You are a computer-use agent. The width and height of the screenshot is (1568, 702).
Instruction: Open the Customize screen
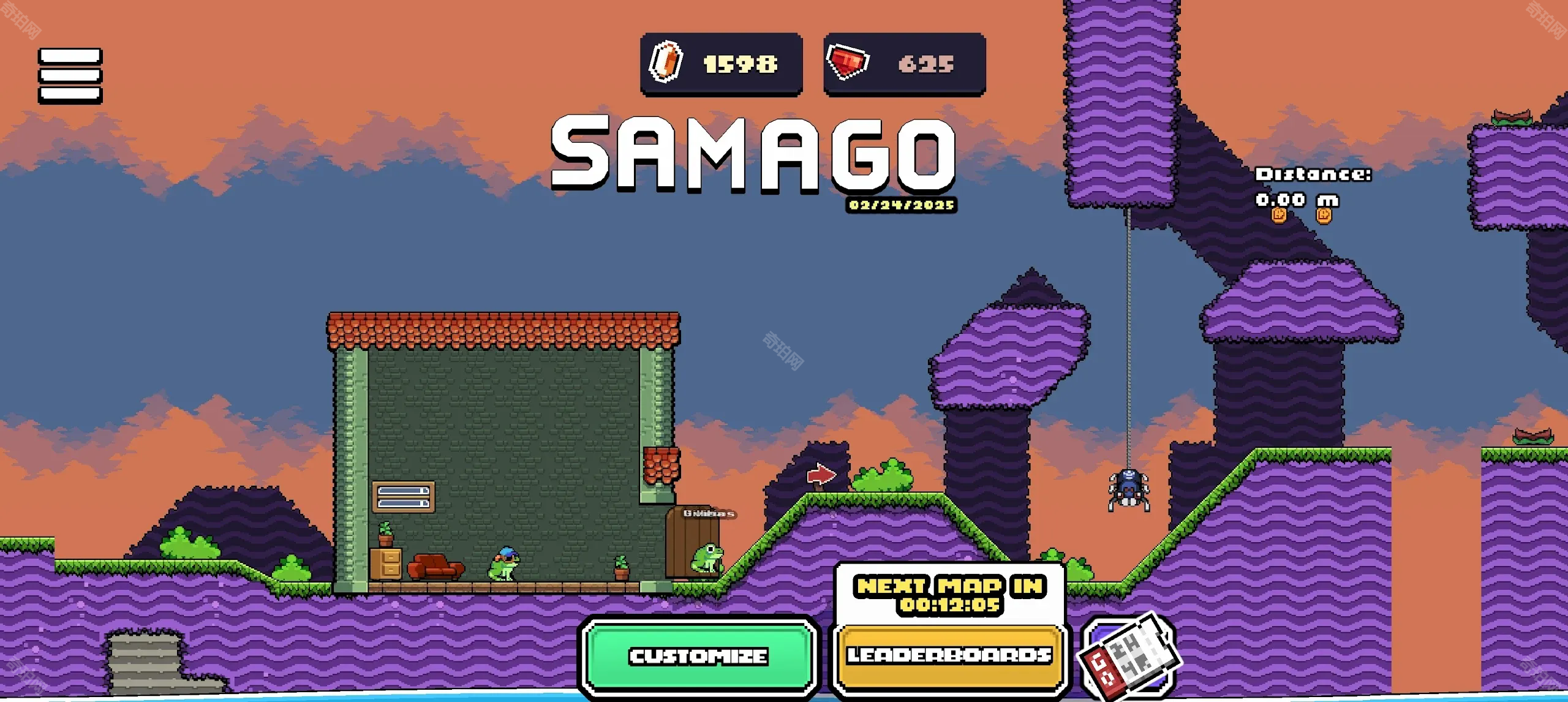(x=698, y=657)
